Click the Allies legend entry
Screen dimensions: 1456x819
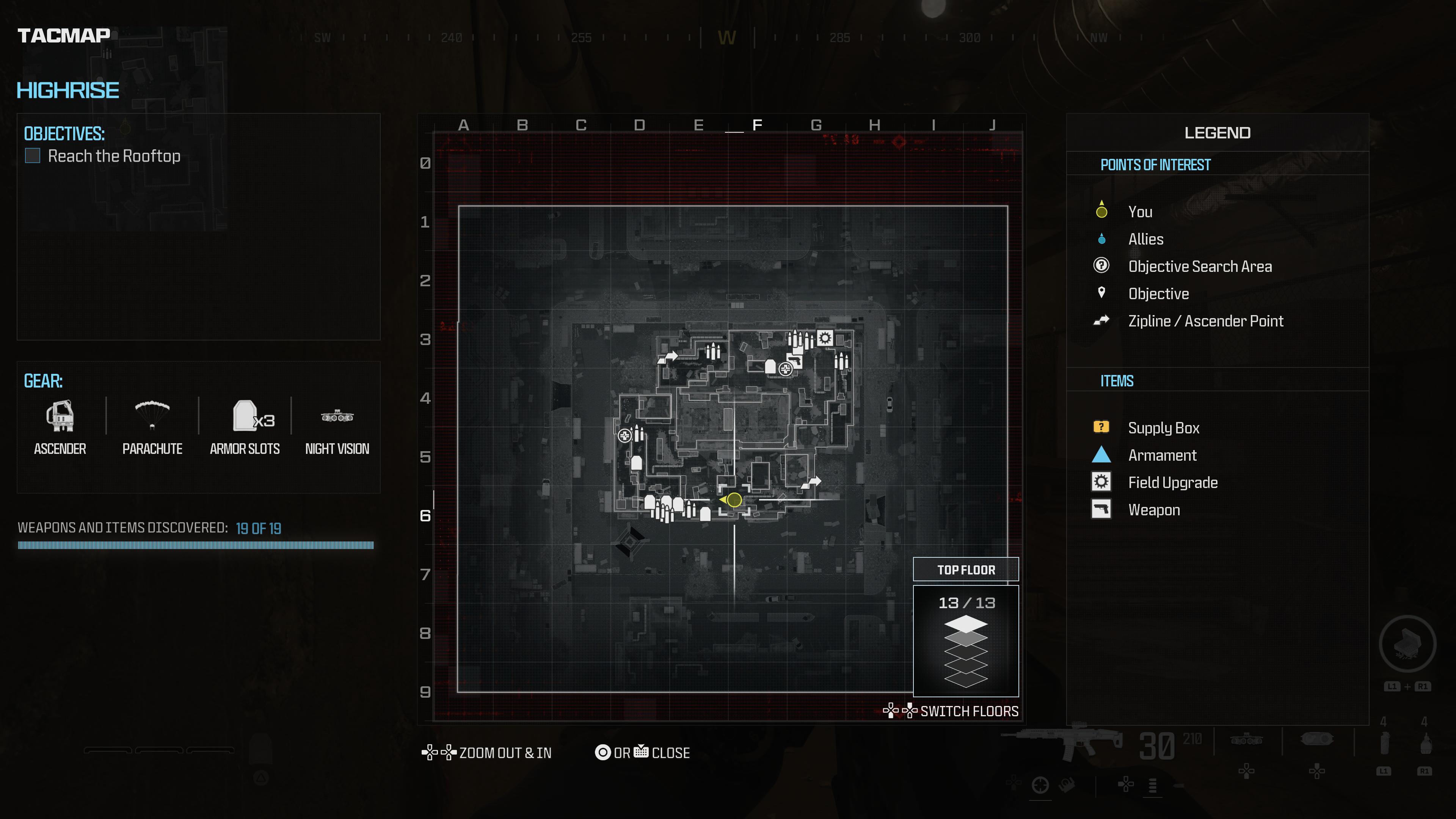coord(1146,239)
